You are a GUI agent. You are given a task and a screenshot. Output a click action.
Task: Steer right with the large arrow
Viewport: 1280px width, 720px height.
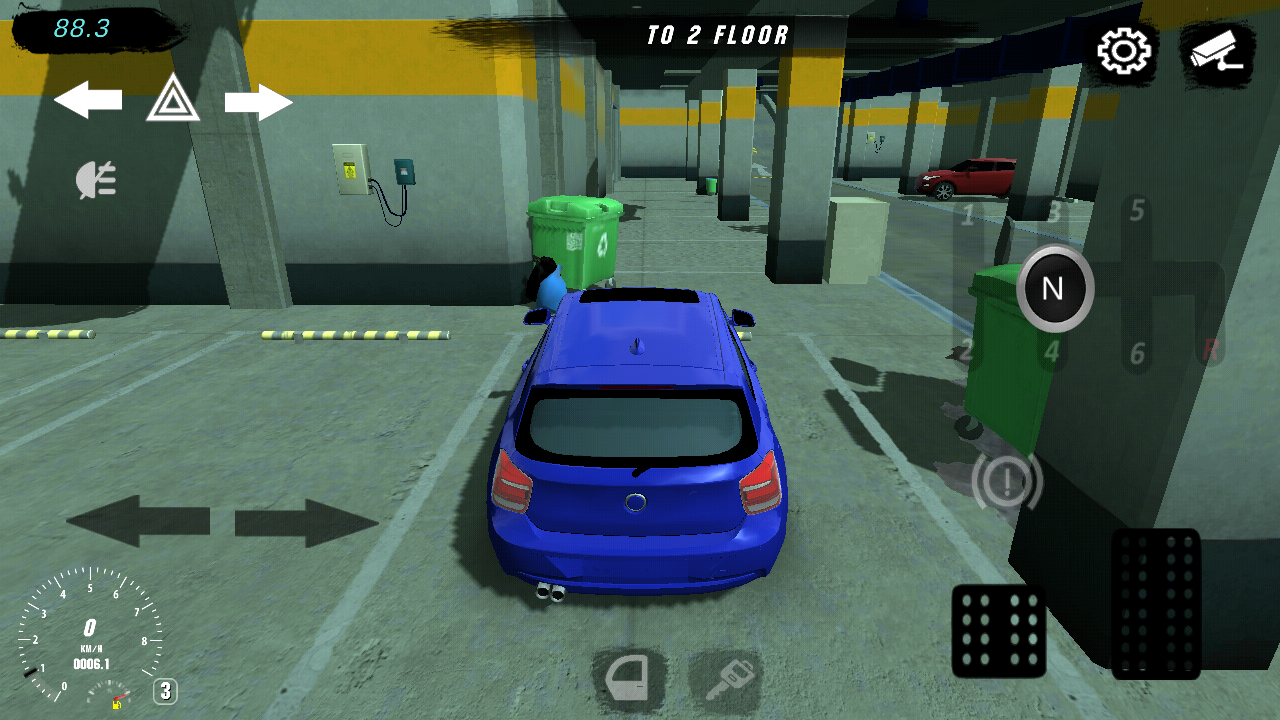[x=306, y=522]
